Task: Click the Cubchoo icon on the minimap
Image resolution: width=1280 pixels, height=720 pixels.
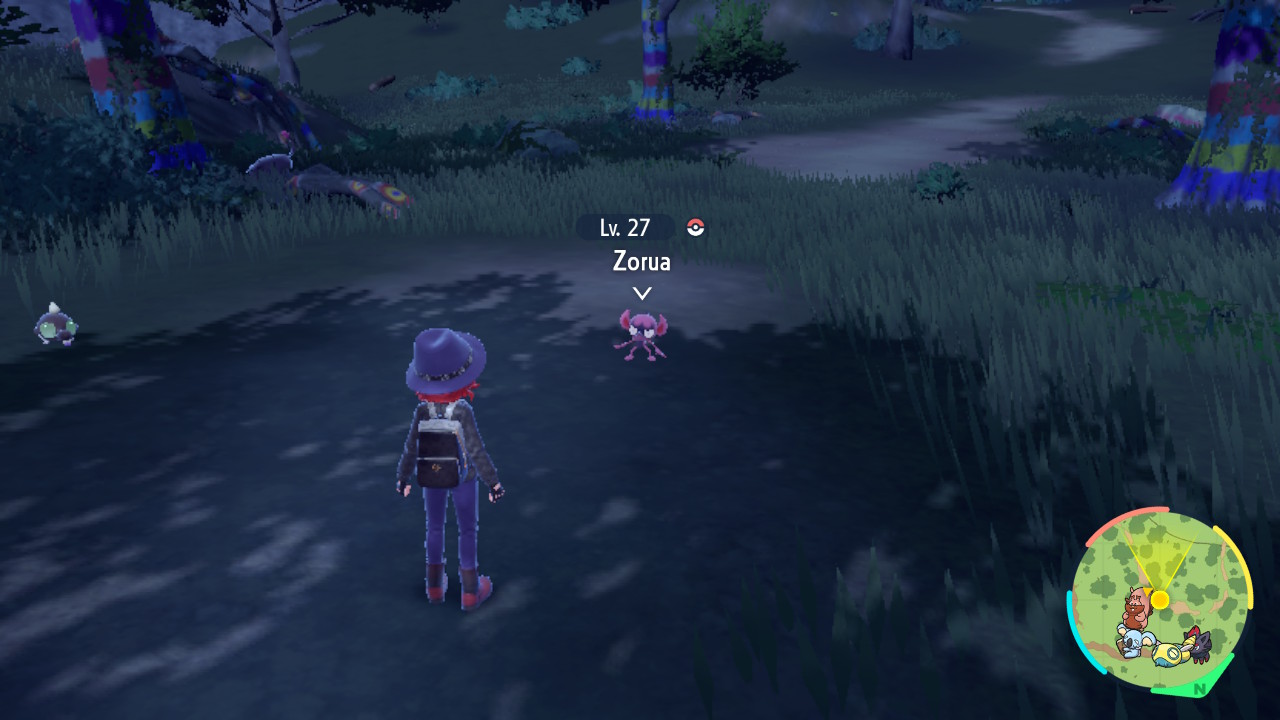Action: 1133,642
